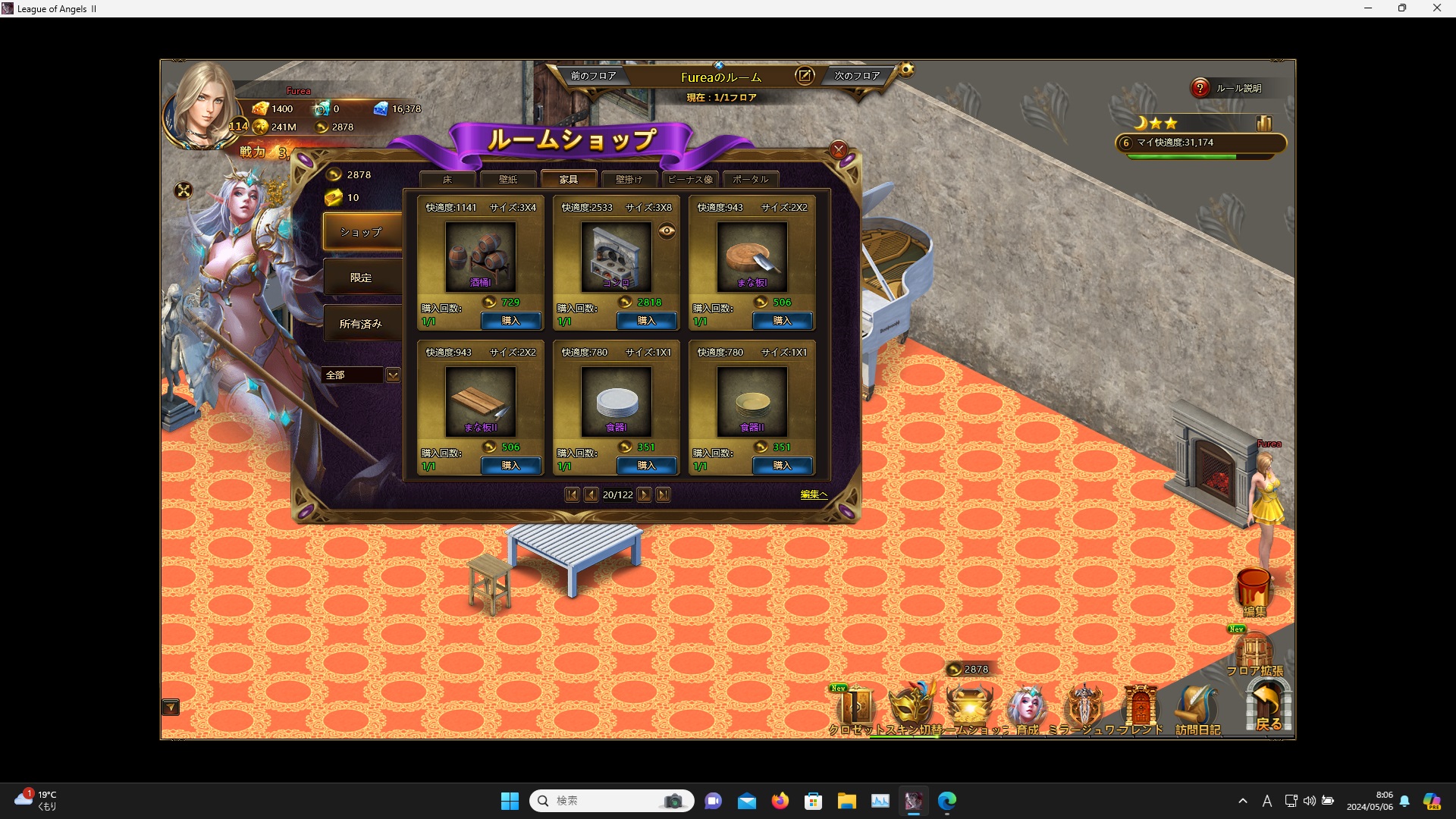Choose the 限定 limited category
This screenshot has height=819, width=1456.
pyautogui.click(x=361, y=278)
